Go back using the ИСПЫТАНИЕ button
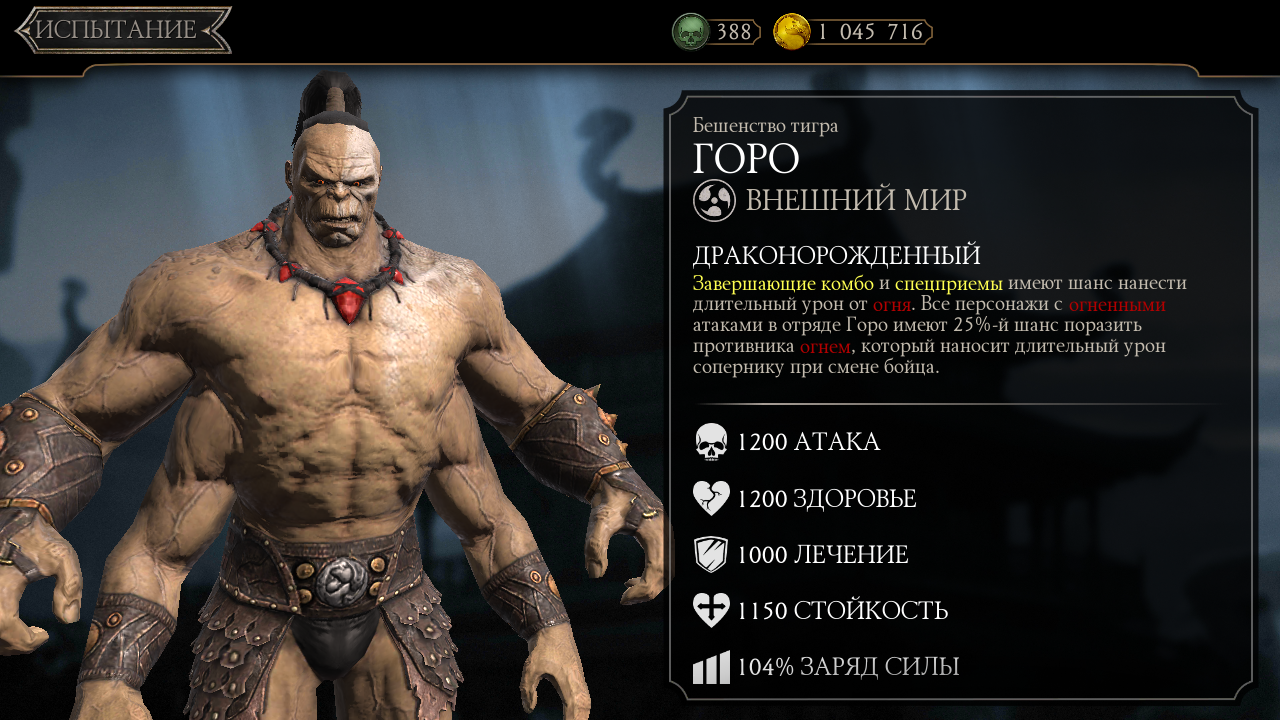This screenshot has width=1280, height=720. 122,30
